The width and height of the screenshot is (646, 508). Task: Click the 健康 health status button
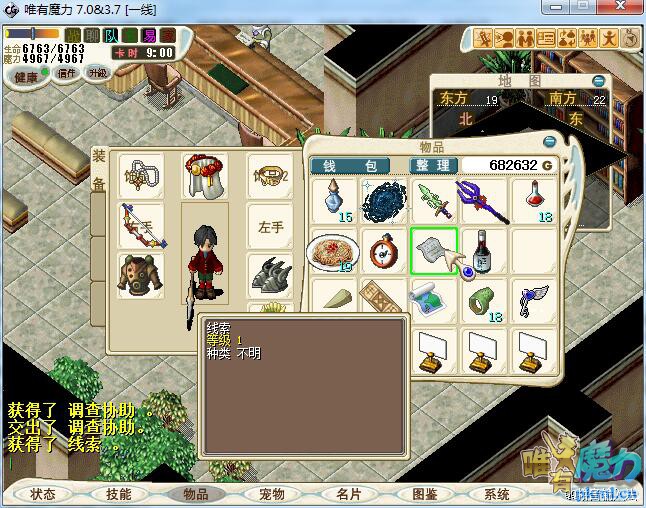[x=27, y=76]
